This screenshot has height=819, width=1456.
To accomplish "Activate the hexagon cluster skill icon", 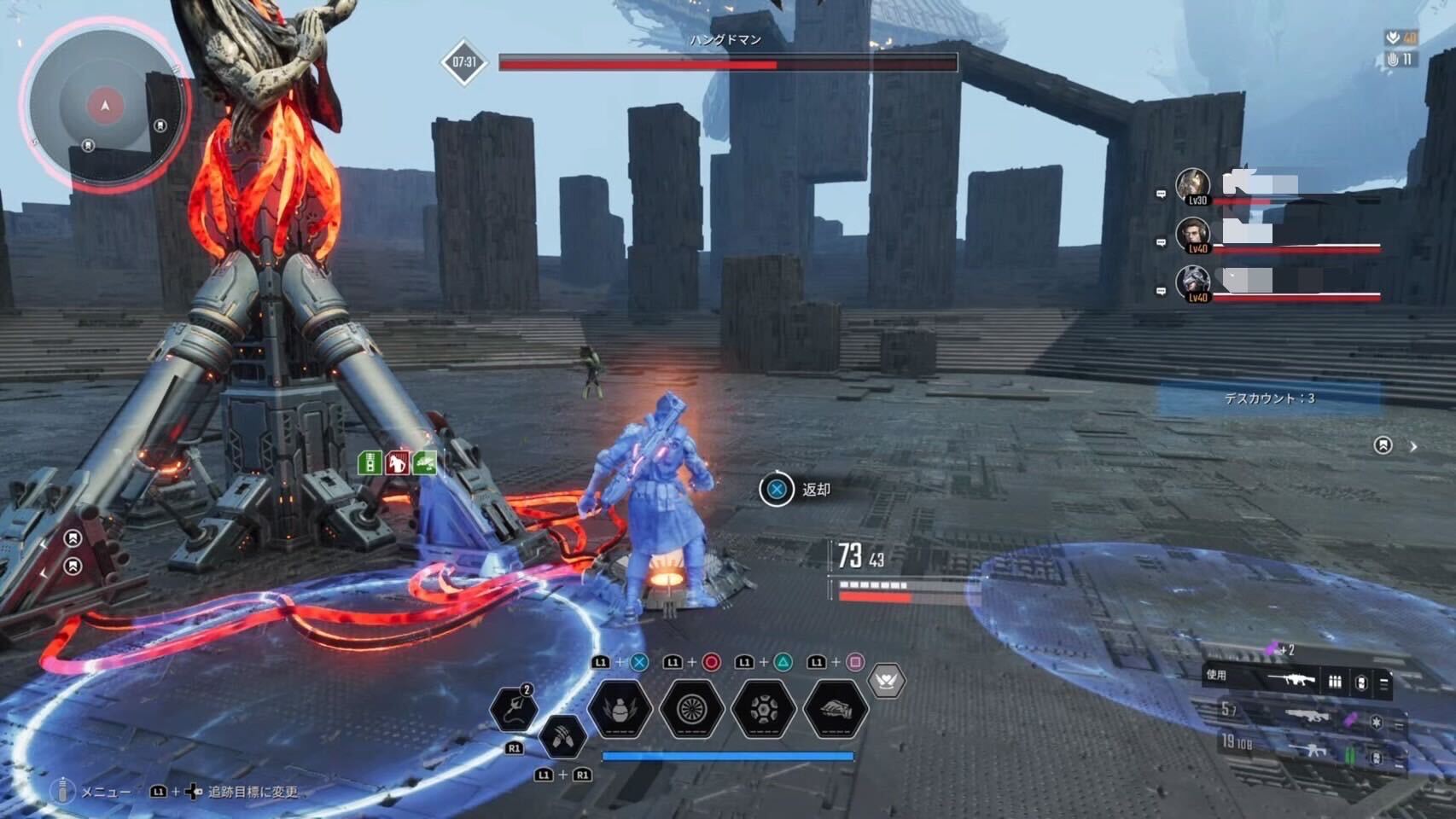I will point(763,708).
